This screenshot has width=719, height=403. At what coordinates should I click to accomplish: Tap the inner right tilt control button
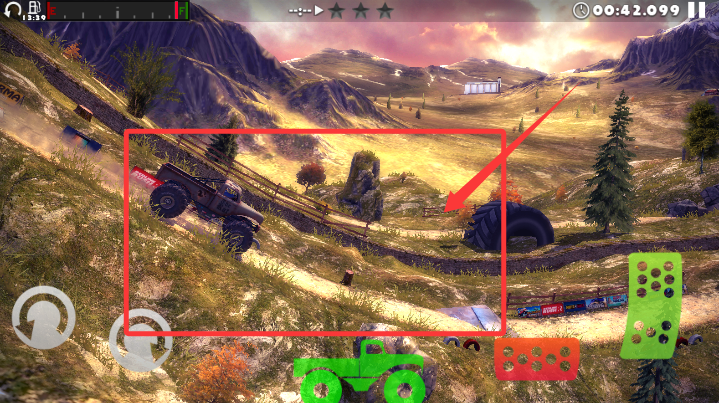140,340
